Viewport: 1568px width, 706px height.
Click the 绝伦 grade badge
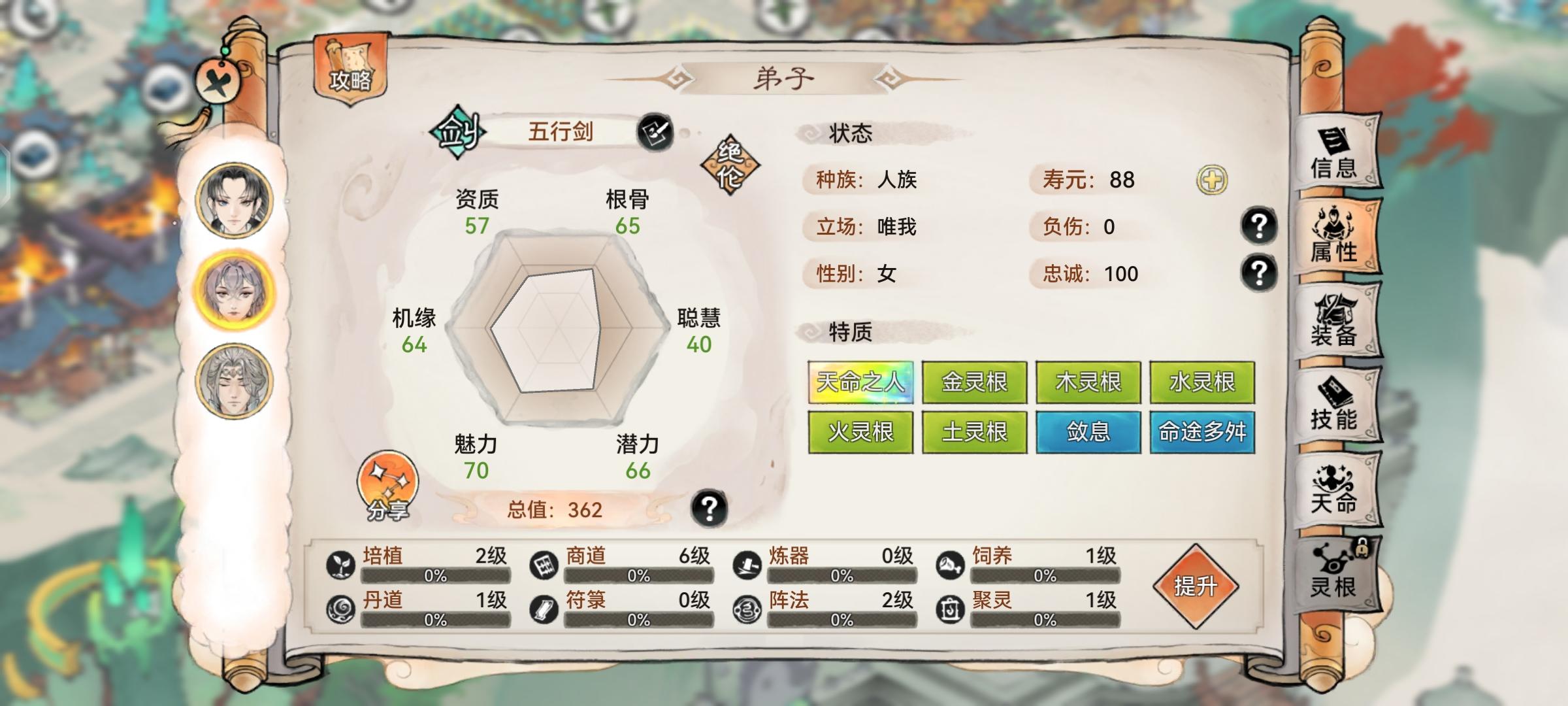click(731, 163)
